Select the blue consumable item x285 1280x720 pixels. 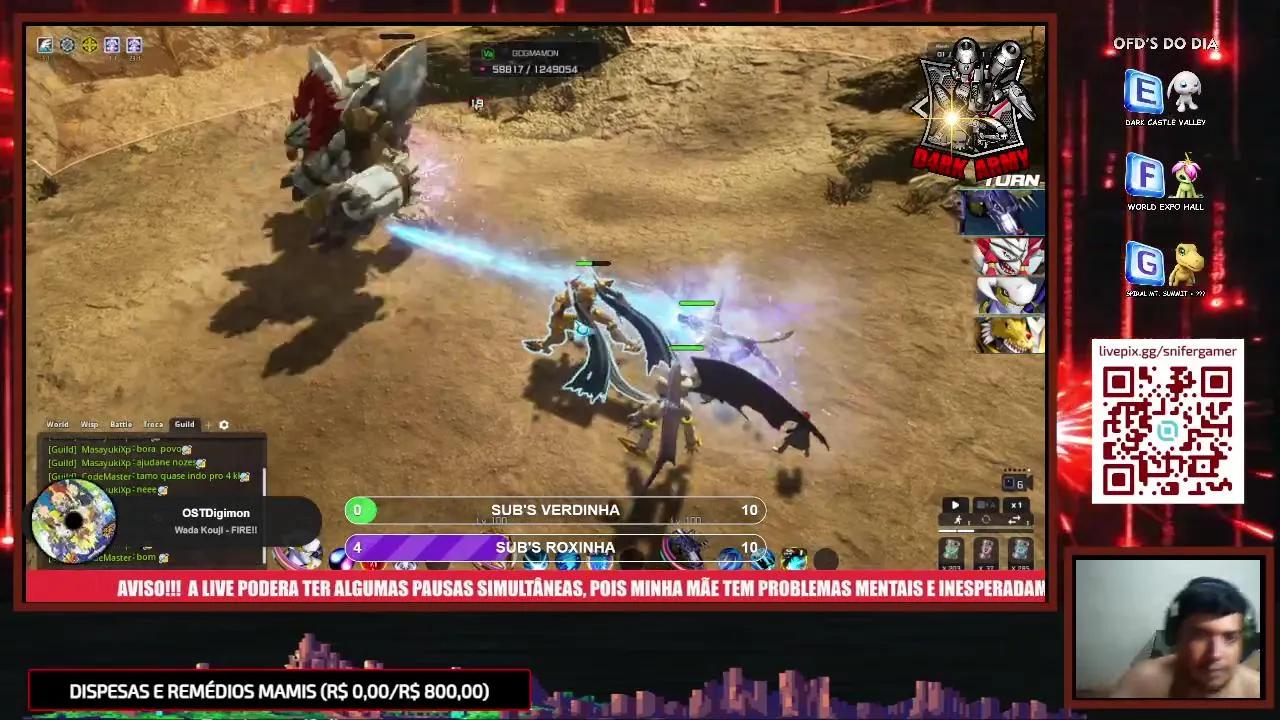point(1019,549)
